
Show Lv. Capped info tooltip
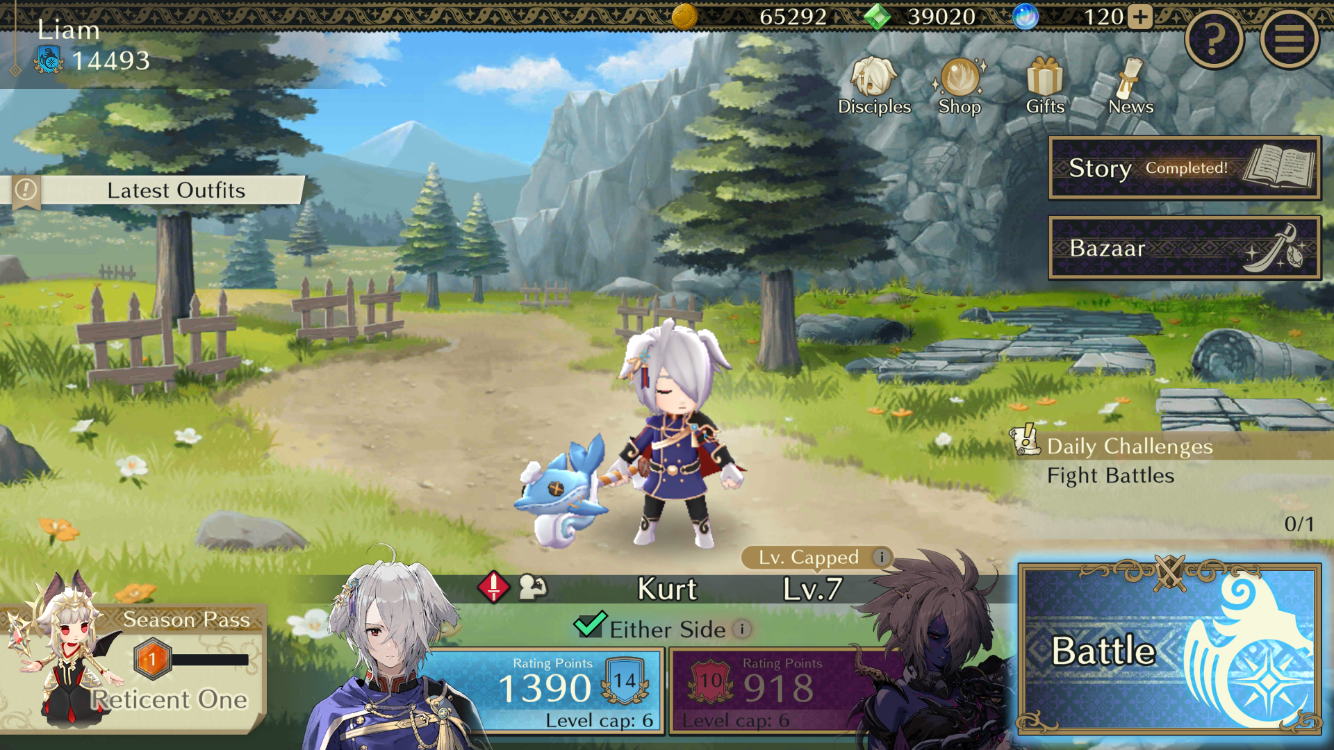pos(881,558)
